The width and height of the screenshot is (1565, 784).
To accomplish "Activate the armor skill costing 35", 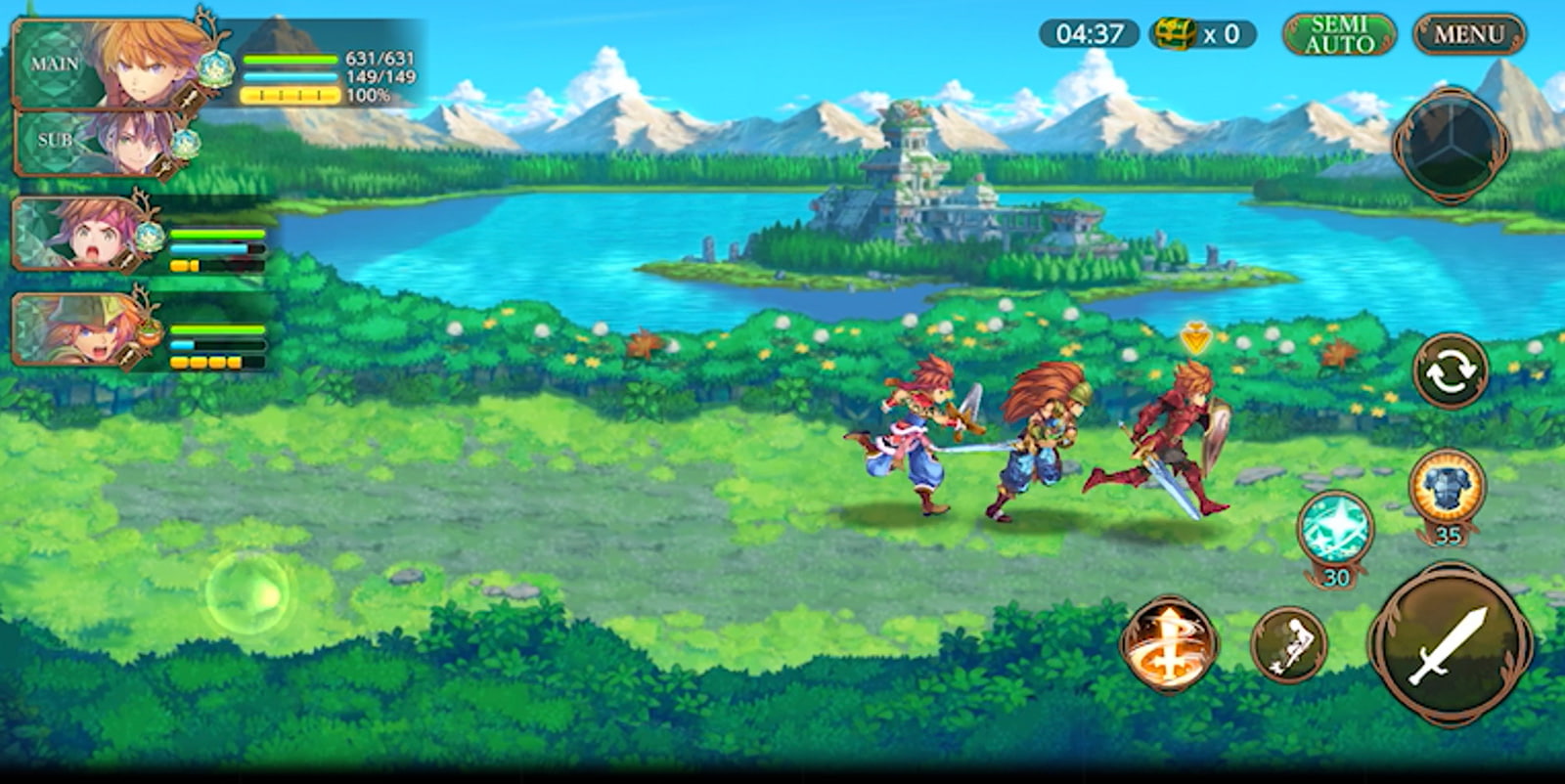I will coord(1448,487).
